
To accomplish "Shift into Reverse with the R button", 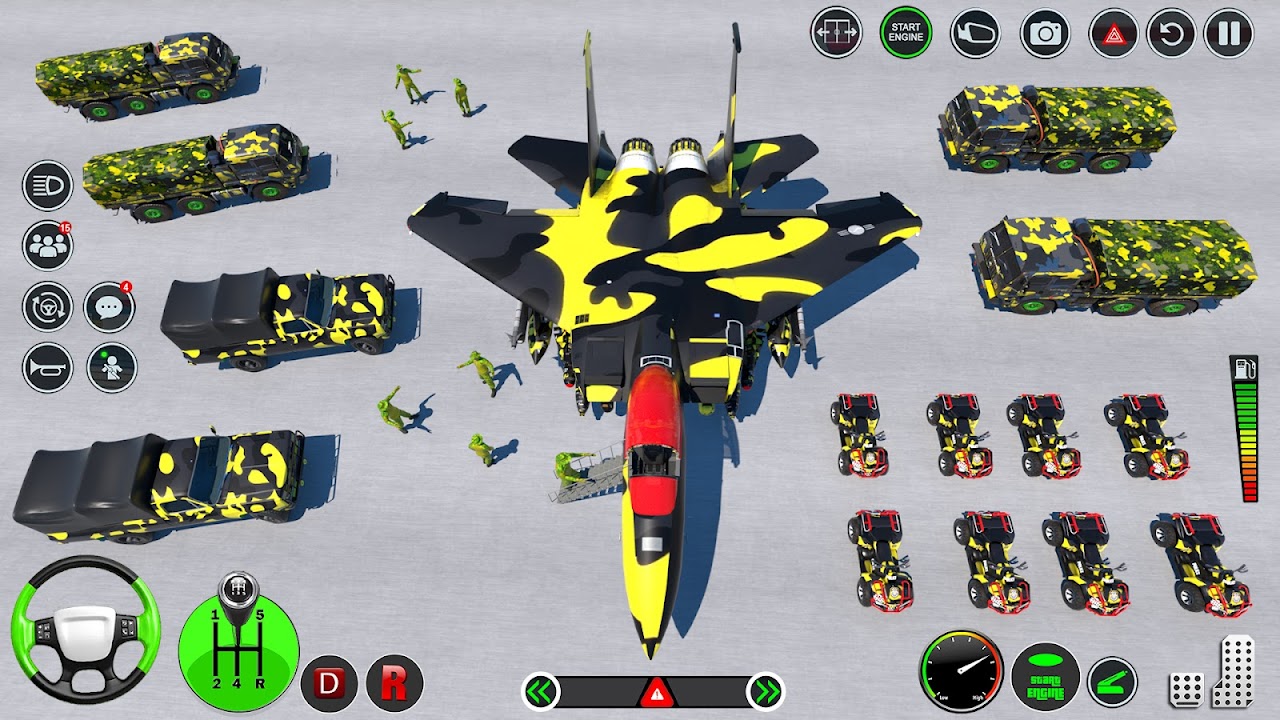I will (394, 684).
